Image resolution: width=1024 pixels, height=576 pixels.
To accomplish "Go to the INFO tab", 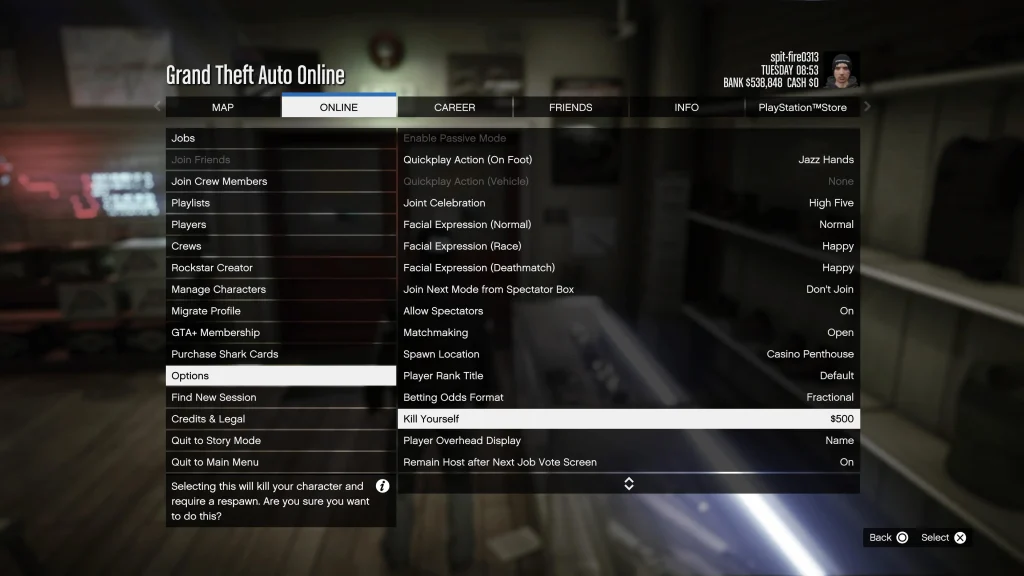I will click(x=686, y=107).
